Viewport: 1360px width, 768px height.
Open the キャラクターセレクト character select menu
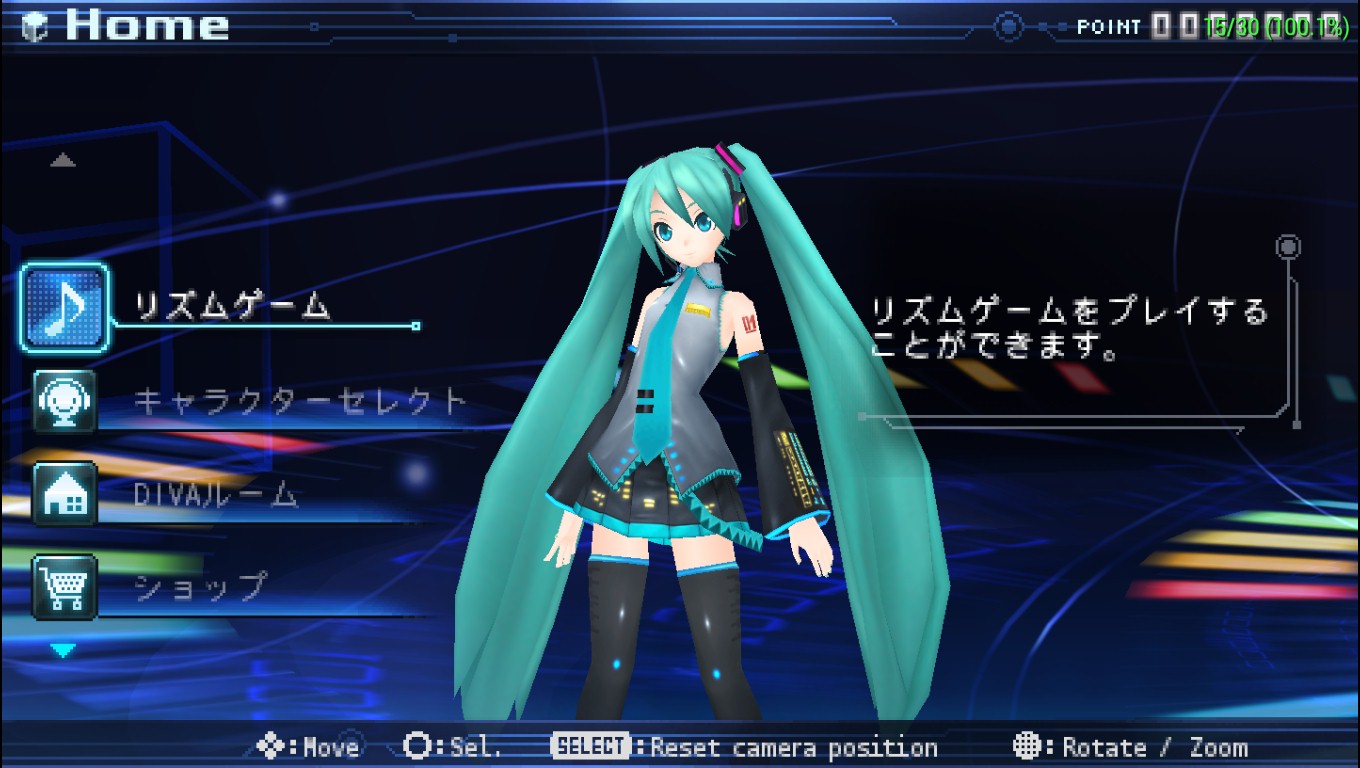300,402
